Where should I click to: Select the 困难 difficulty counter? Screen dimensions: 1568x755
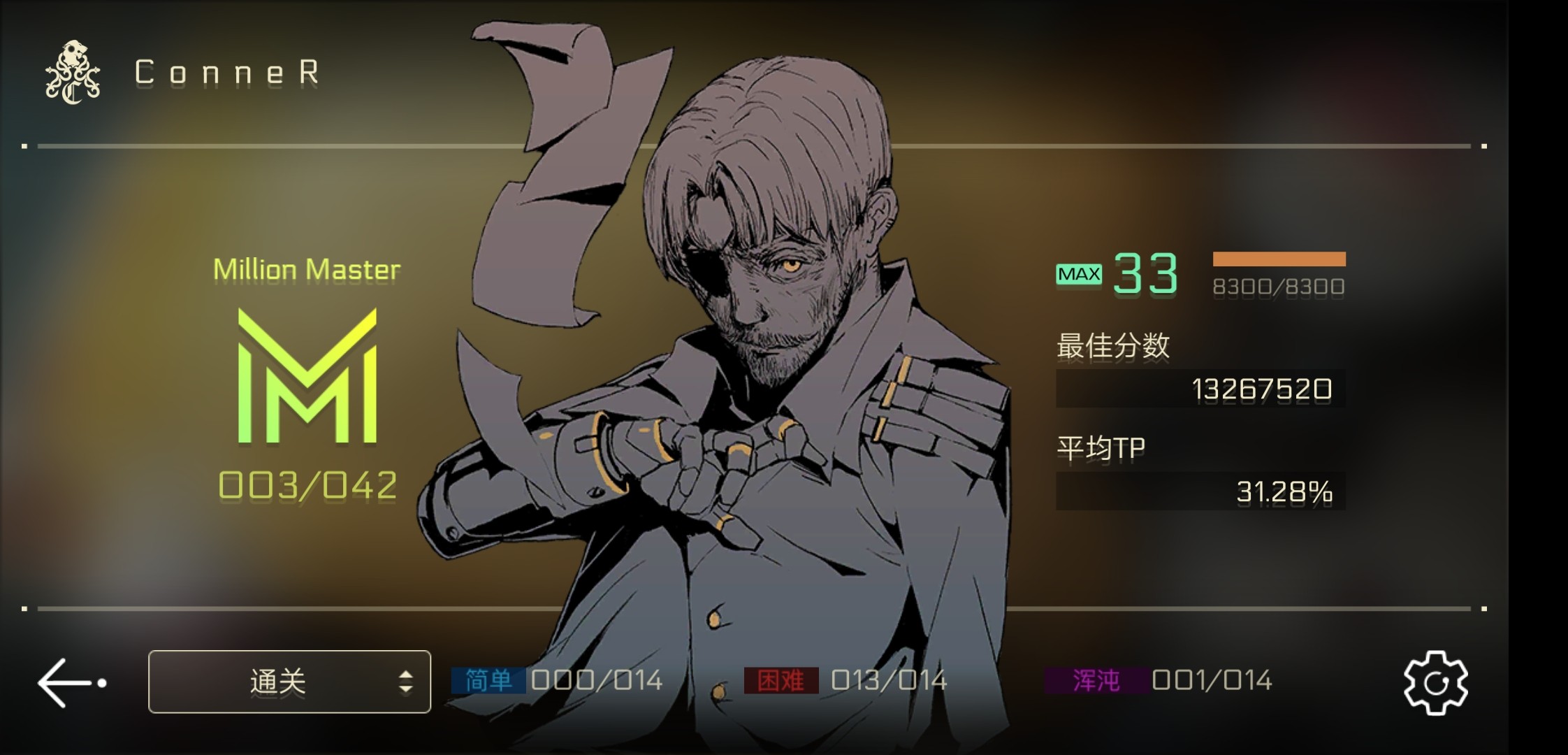point(845,680)
